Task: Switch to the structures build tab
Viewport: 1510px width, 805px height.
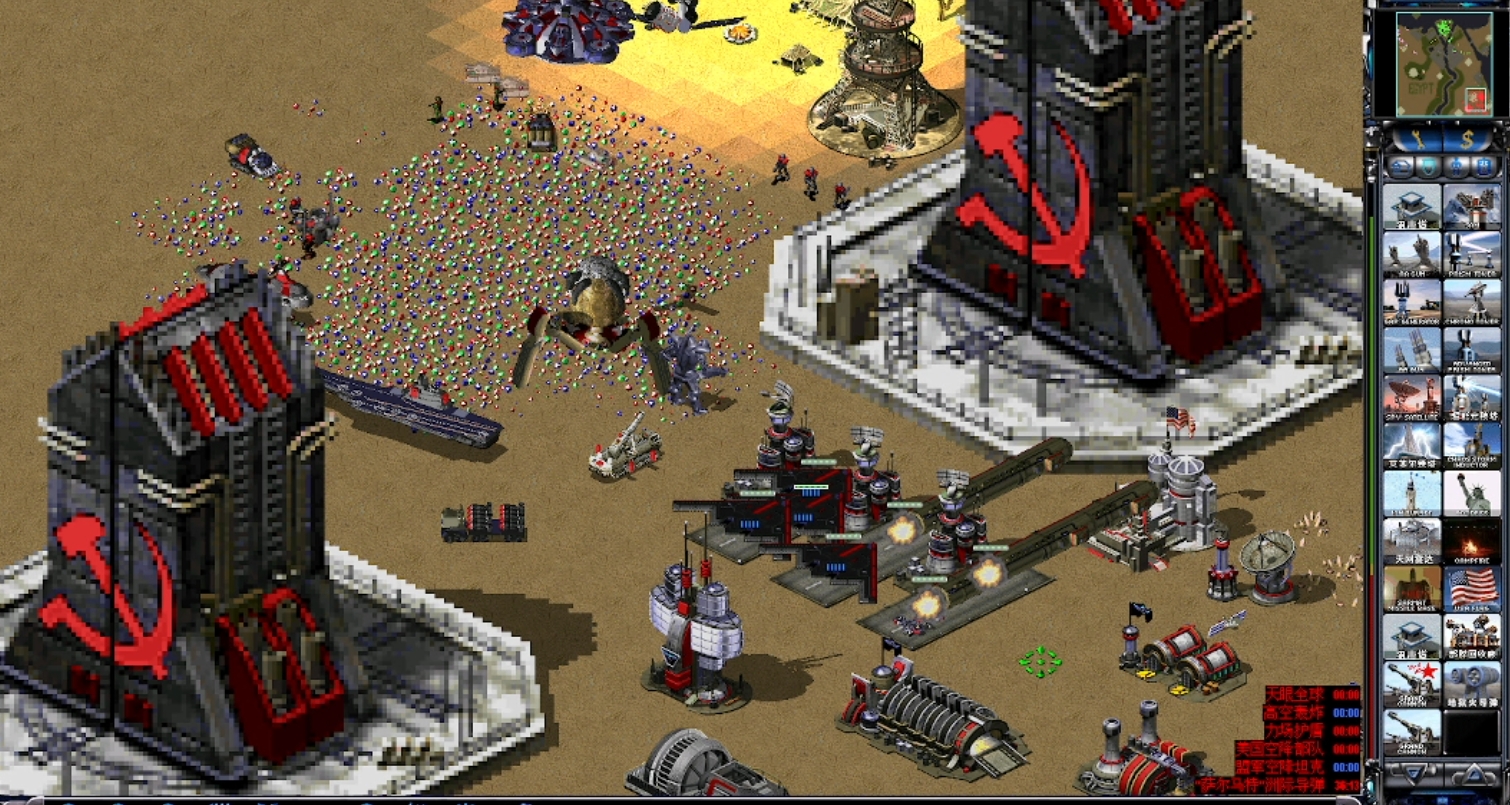Action: (1400, 167)
